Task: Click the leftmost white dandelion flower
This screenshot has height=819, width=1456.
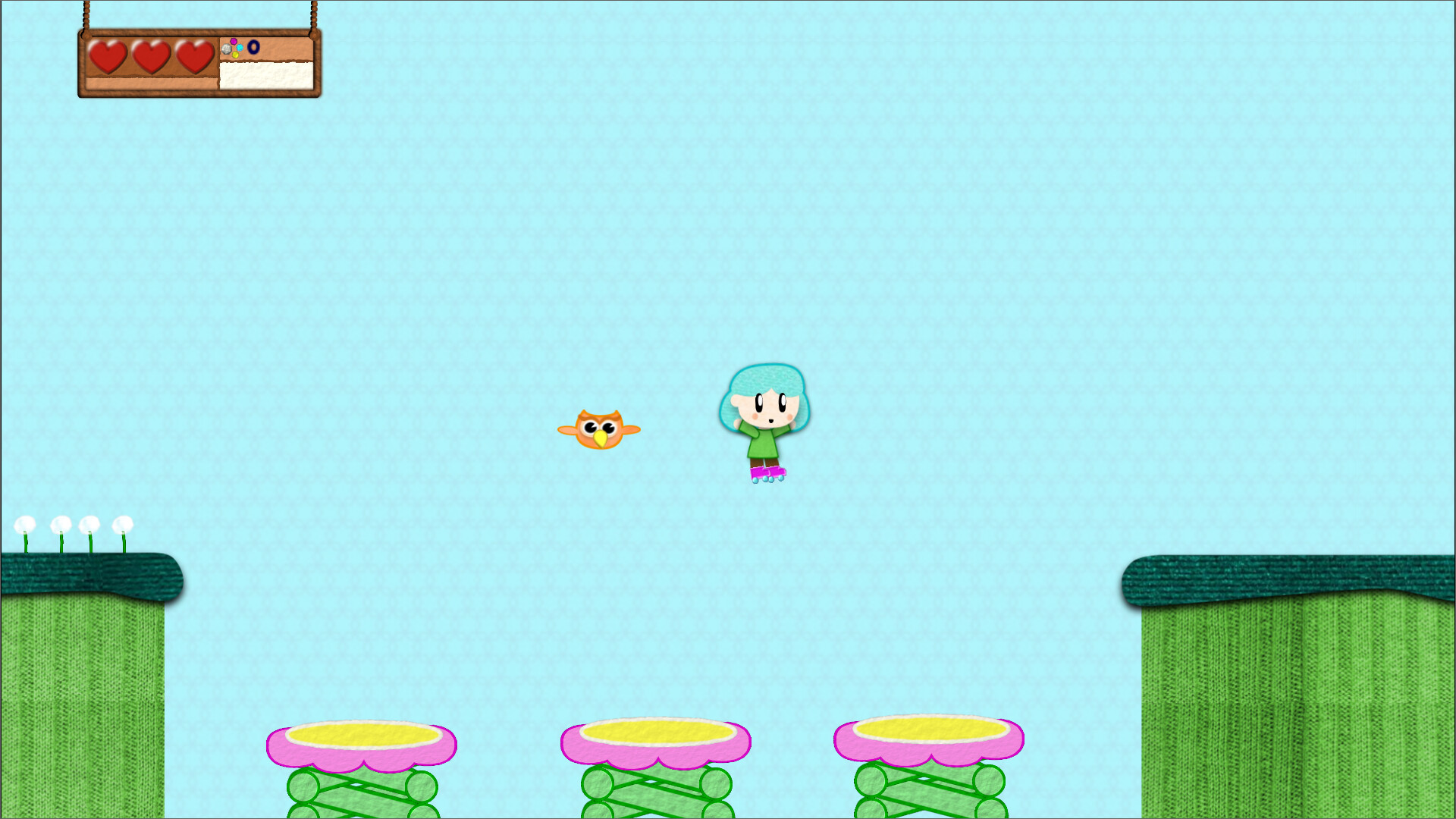Action: (27, 523)
